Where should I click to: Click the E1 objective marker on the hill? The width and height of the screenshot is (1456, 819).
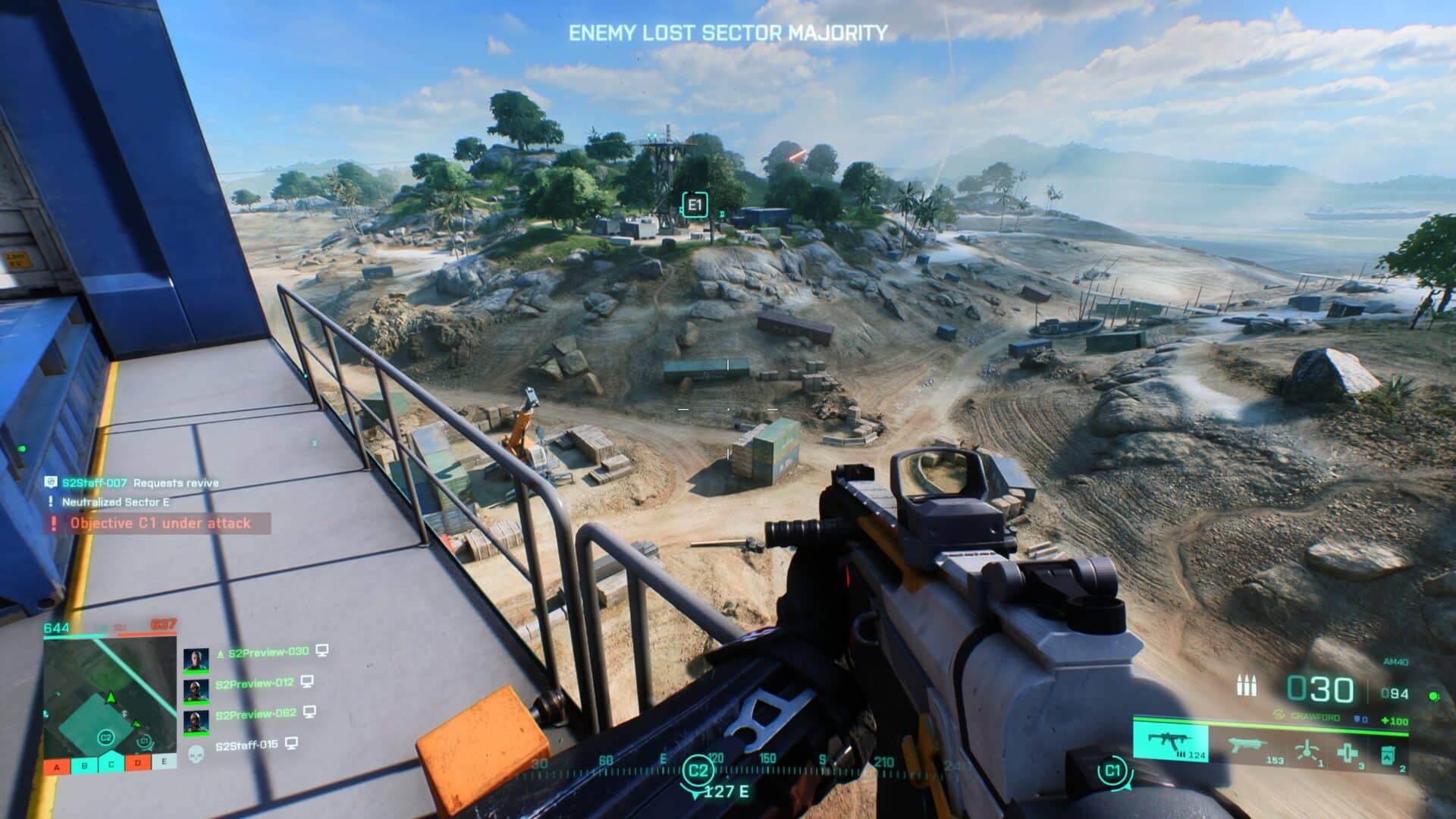pos(696,203)
